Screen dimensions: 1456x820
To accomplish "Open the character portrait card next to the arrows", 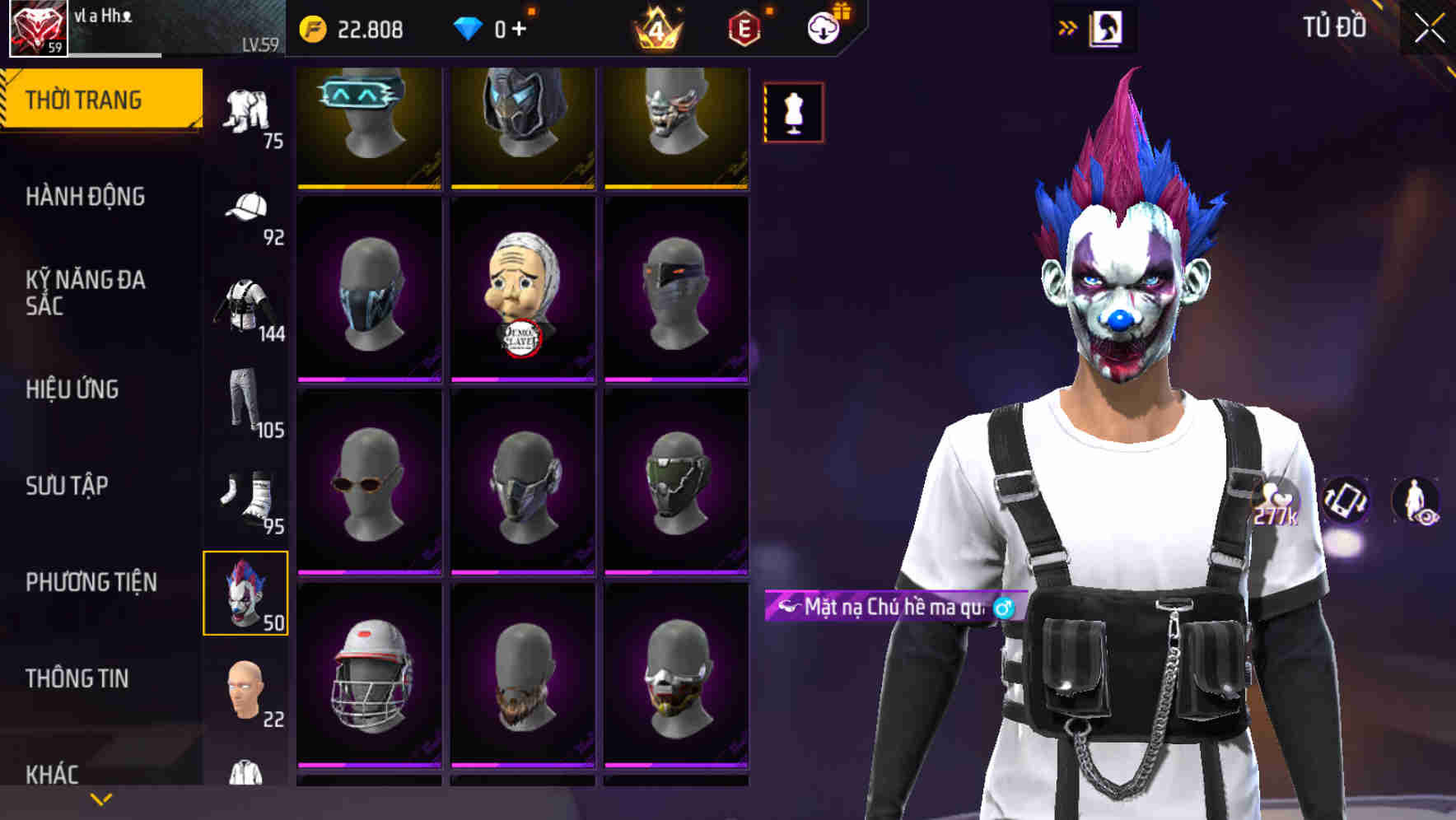I will coord(1107,27).
